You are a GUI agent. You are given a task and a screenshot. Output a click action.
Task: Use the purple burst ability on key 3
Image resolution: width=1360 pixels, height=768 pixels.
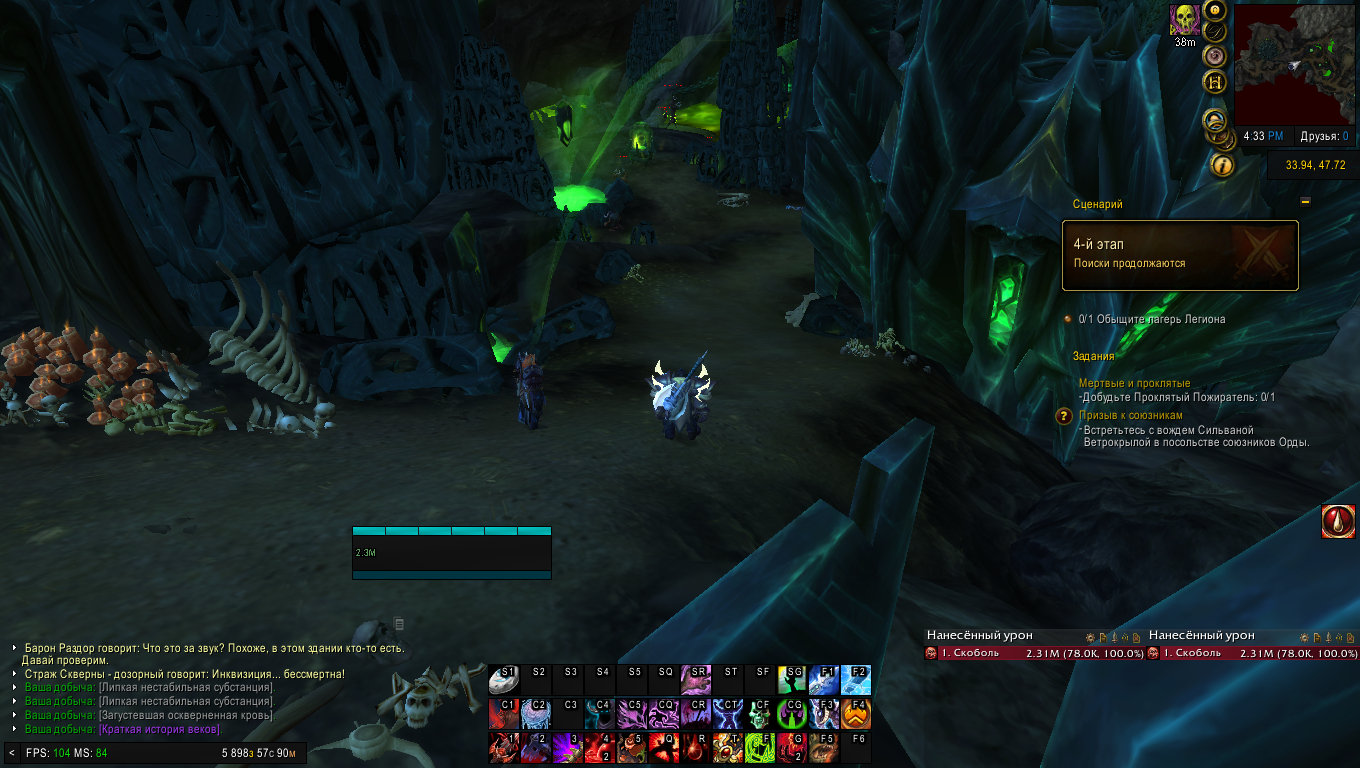[568, 747]
